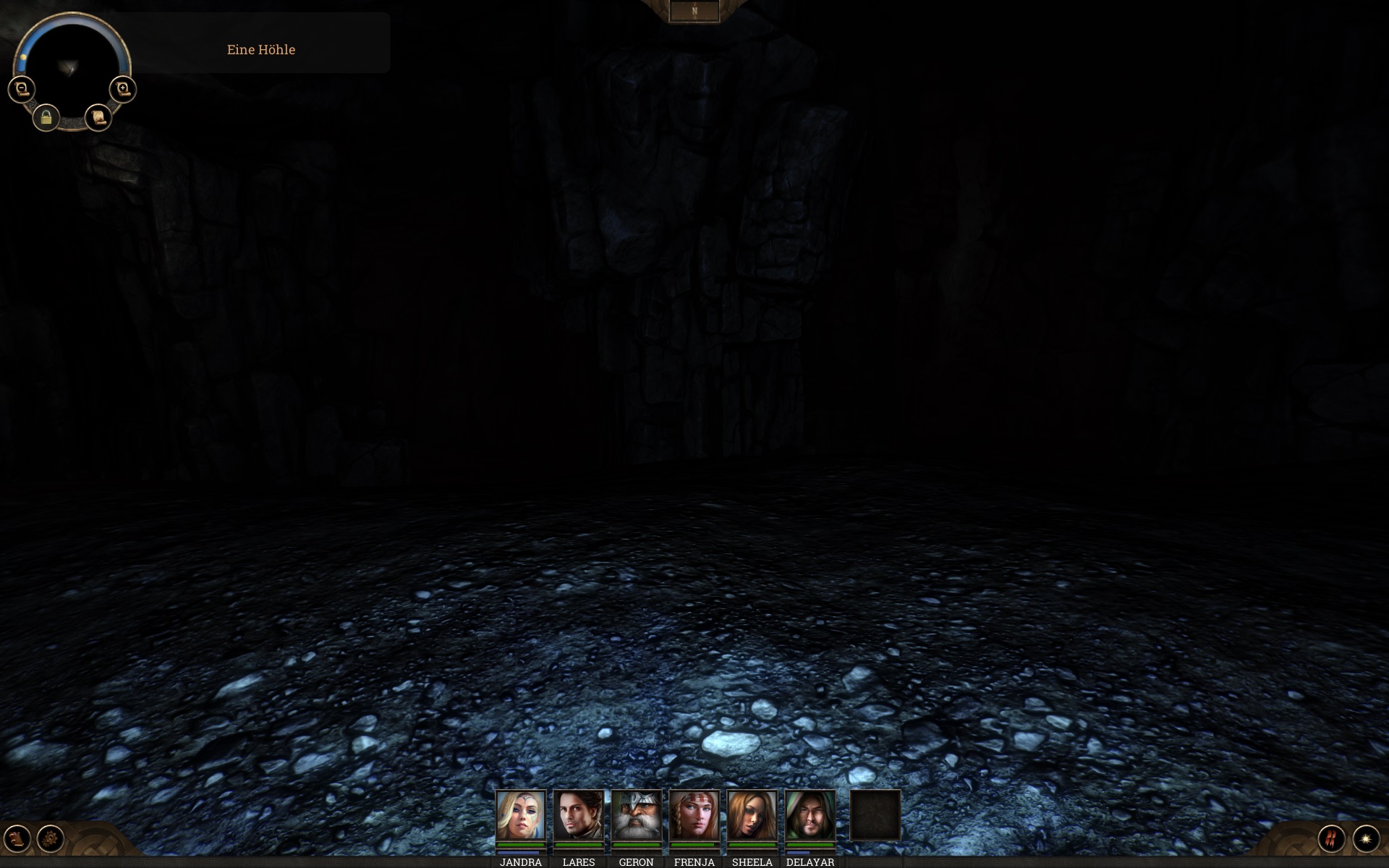
Task: Click the compass at the top center
Action: [694, 12]
